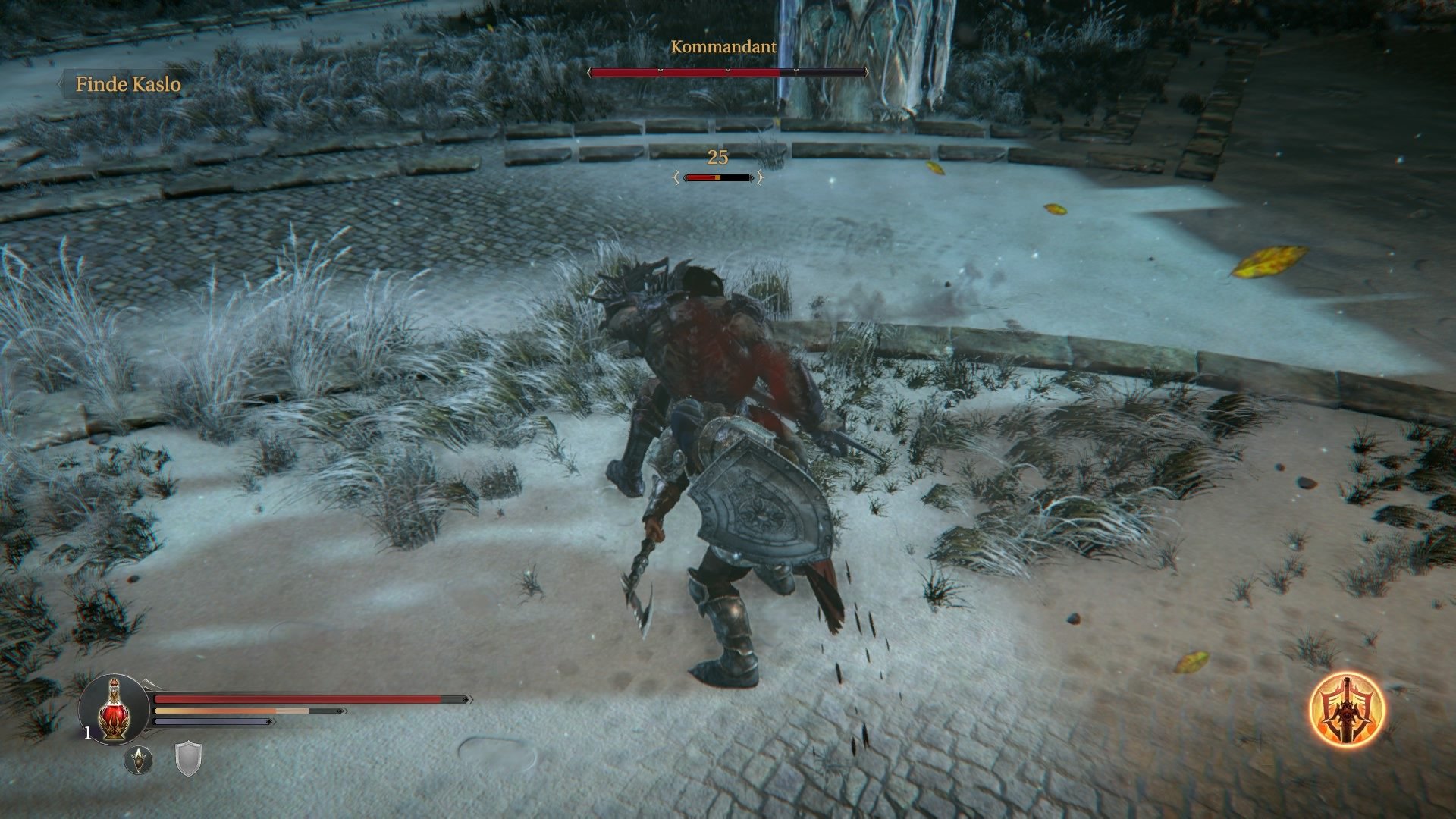Screen dimensions: 1456x819
Task: Click the potion charge count numeral 1
Action: 88,731
